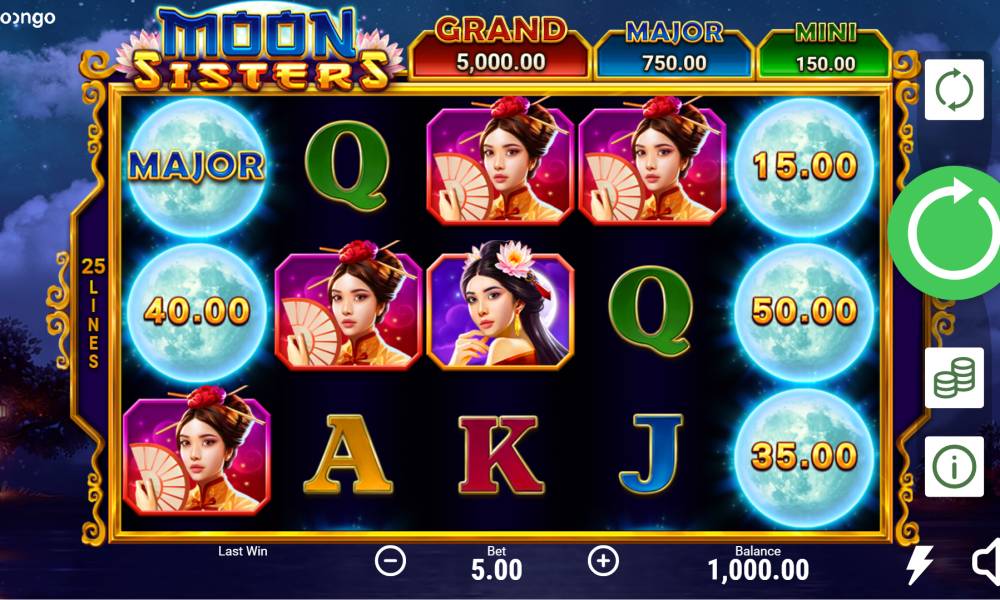Enable autoplay with the circular arrows button
1000x600 pixels.
click(x=953, y=90)
